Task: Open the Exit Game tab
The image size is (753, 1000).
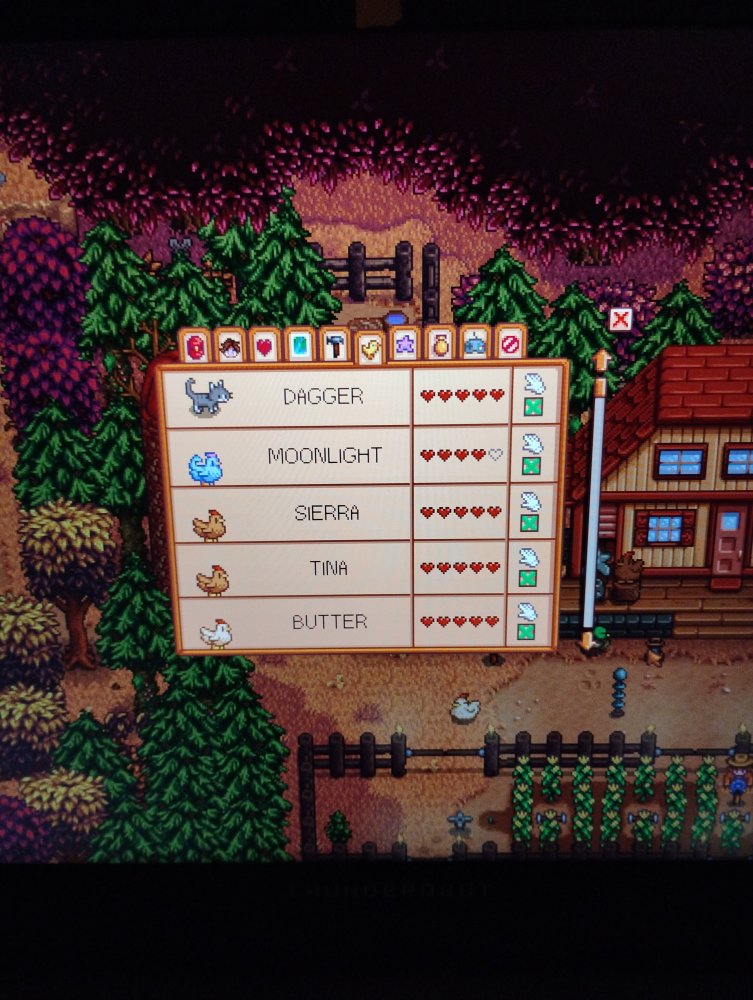Action: (509, 346)
